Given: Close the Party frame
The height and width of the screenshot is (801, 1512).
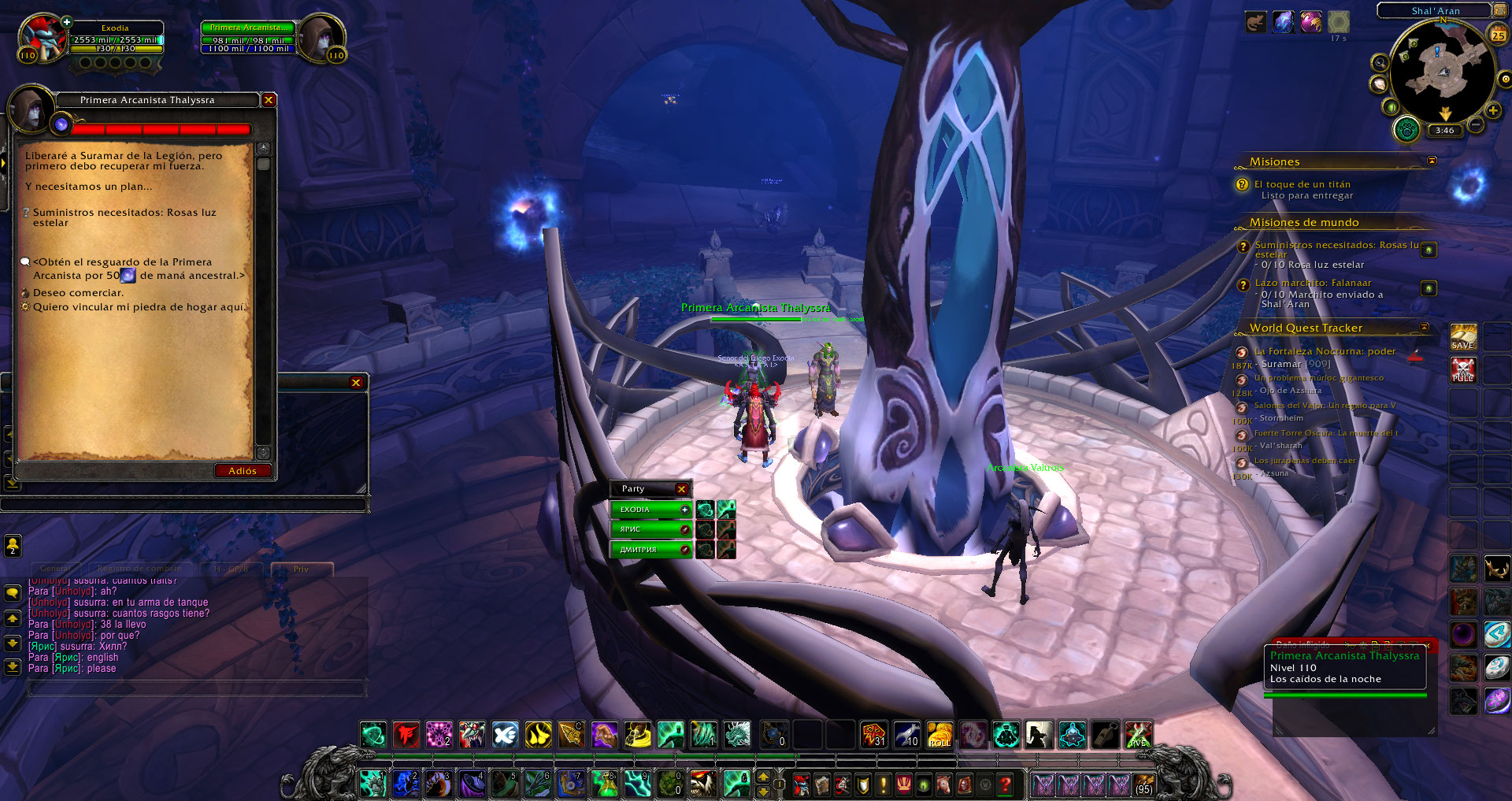Looking at the screenshot, I should (682, 489).
